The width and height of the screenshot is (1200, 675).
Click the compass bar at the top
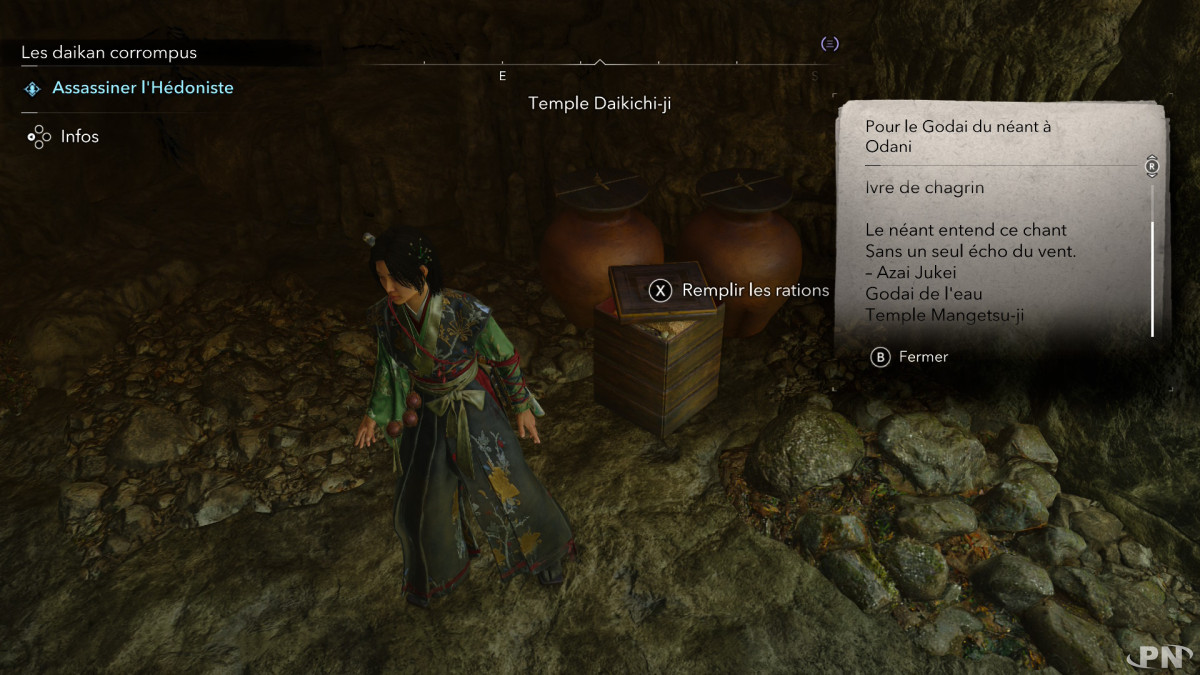point(598,66)
